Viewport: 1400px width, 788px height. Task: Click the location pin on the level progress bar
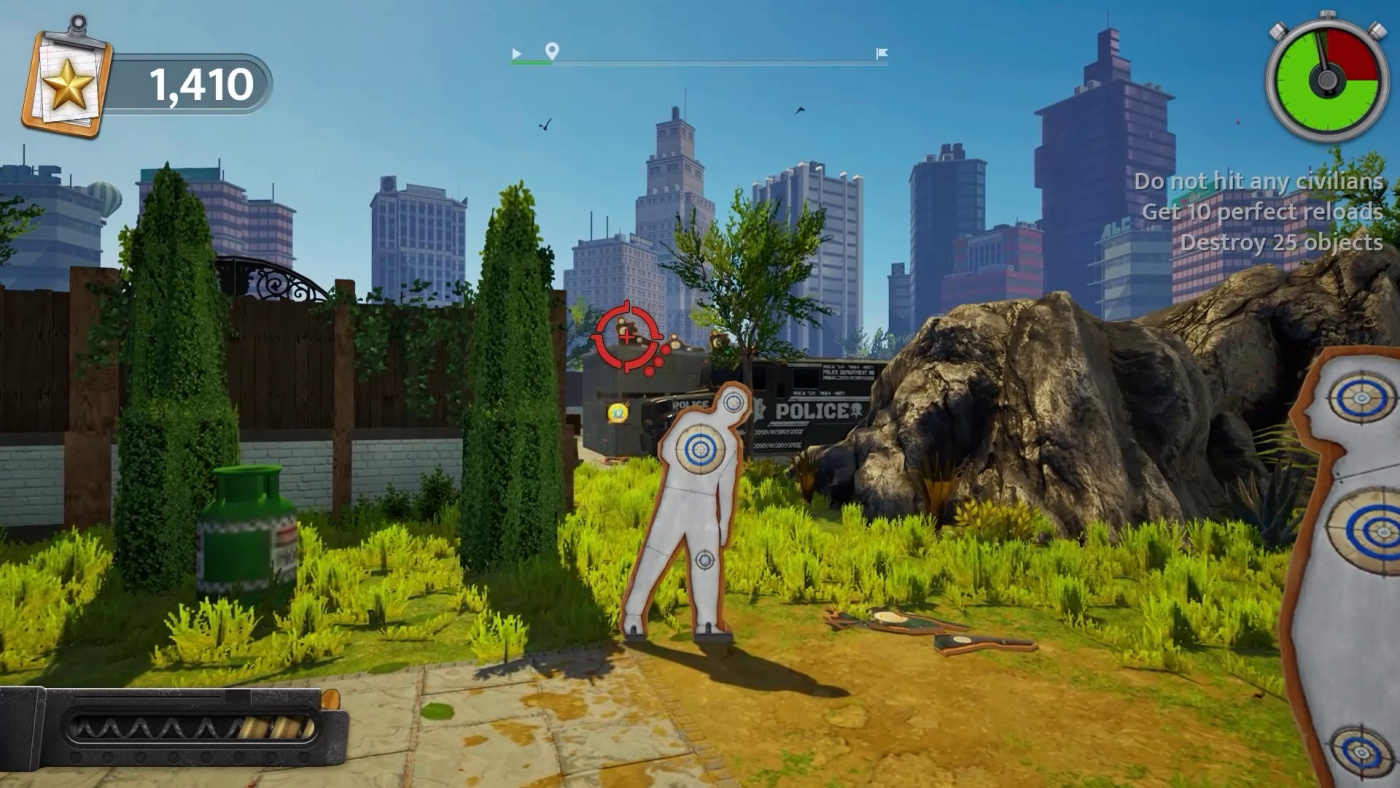(551, 51)
